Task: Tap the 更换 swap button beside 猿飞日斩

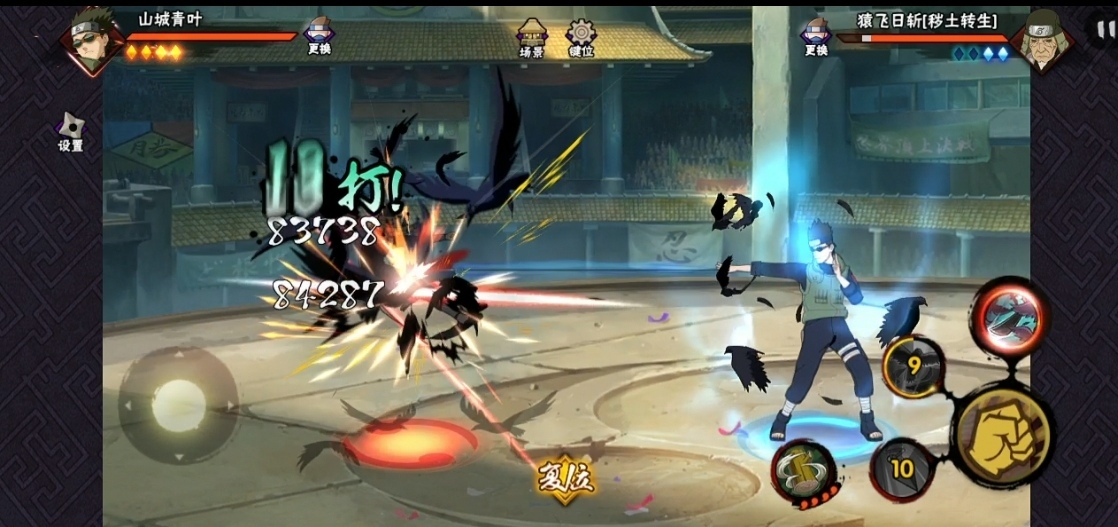Action: (816, 35)
